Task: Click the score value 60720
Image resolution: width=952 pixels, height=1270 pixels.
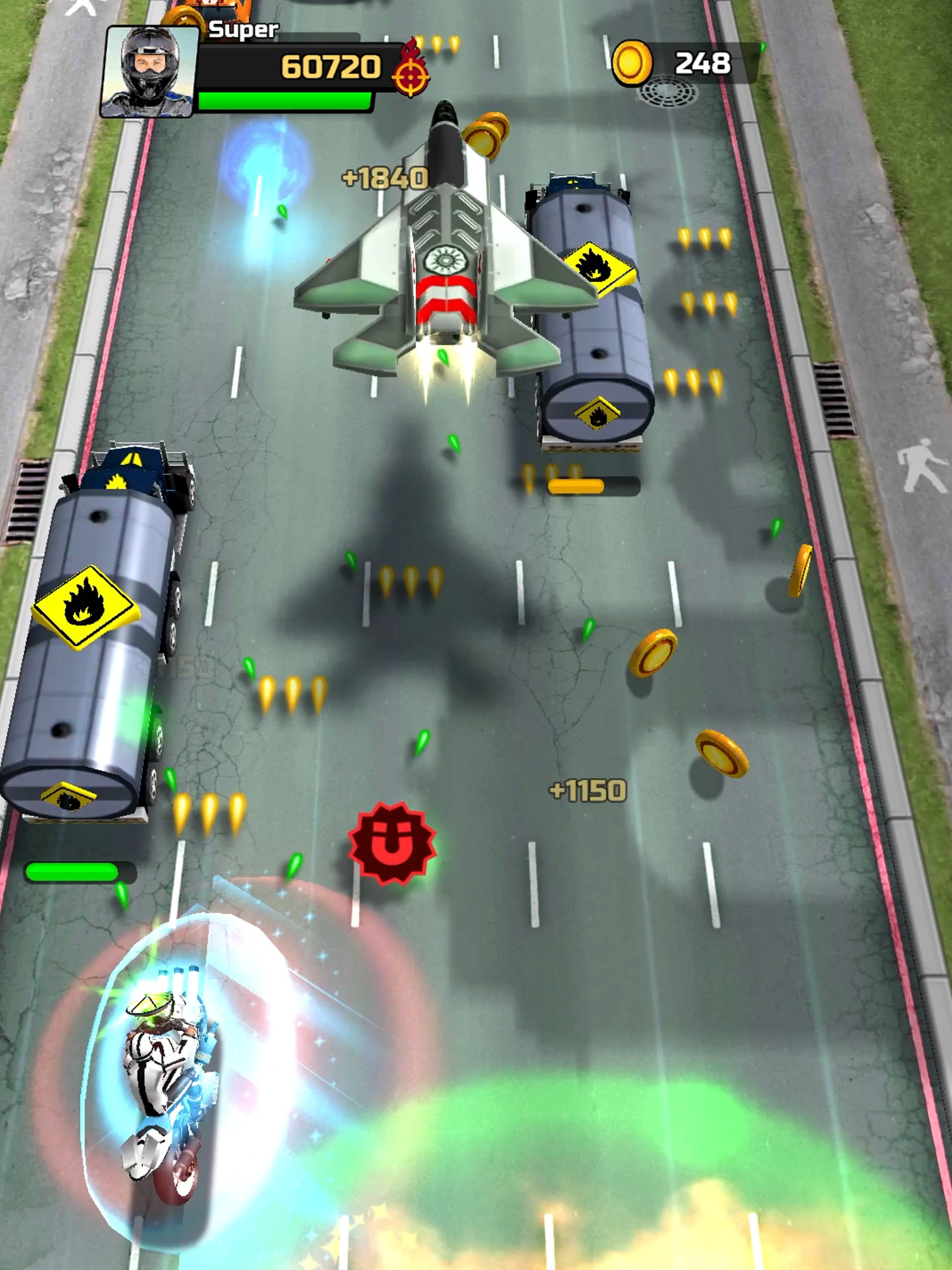Action: click(330, 66)
